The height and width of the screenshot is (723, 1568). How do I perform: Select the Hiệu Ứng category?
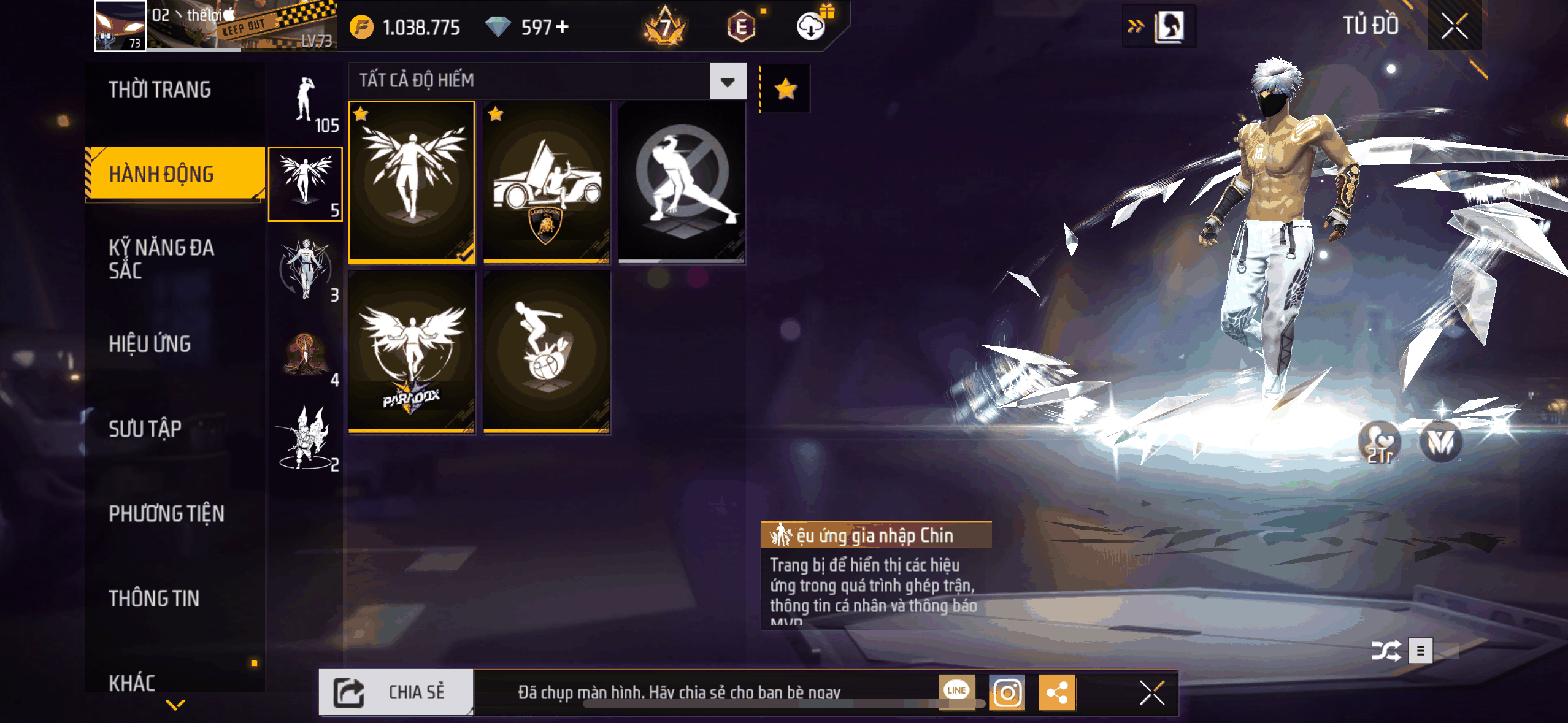coord(150,343)
